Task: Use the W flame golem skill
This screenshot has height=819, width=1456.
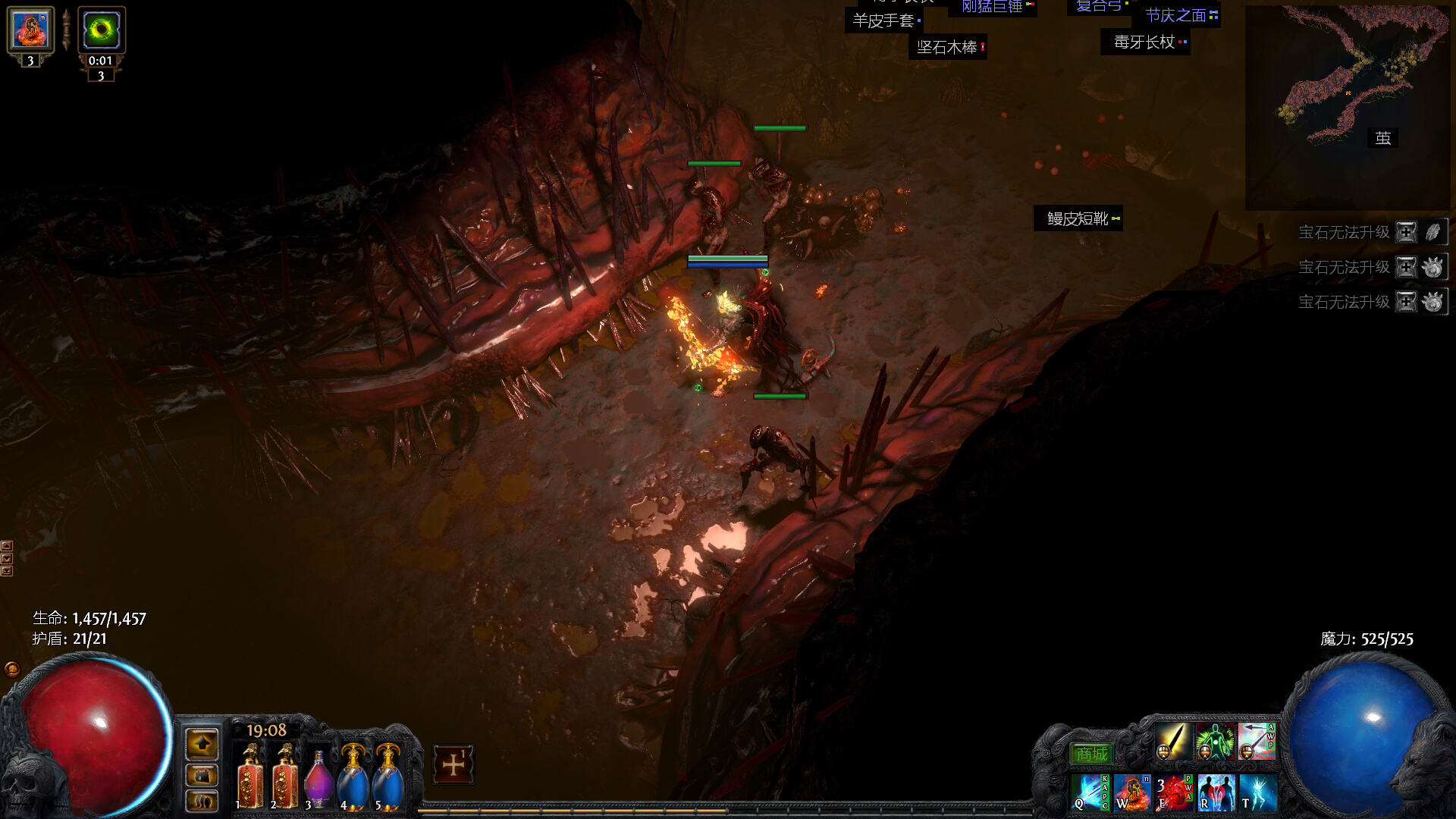Action: click(1131, 792)
